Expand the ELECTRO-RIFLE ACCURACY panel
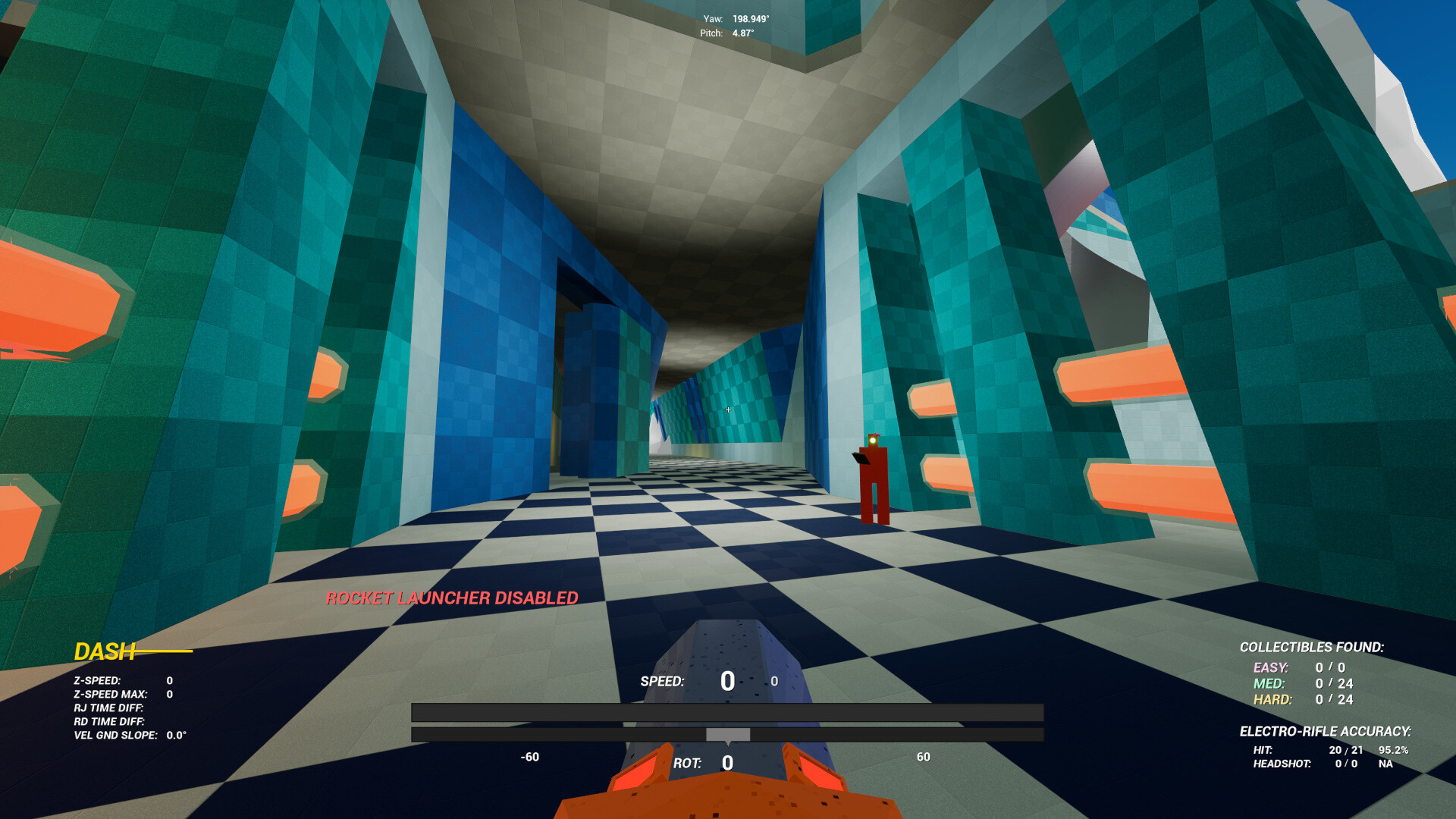Image resolution: width=1456 pixels, height=819 pixels. pos(1326,732)
